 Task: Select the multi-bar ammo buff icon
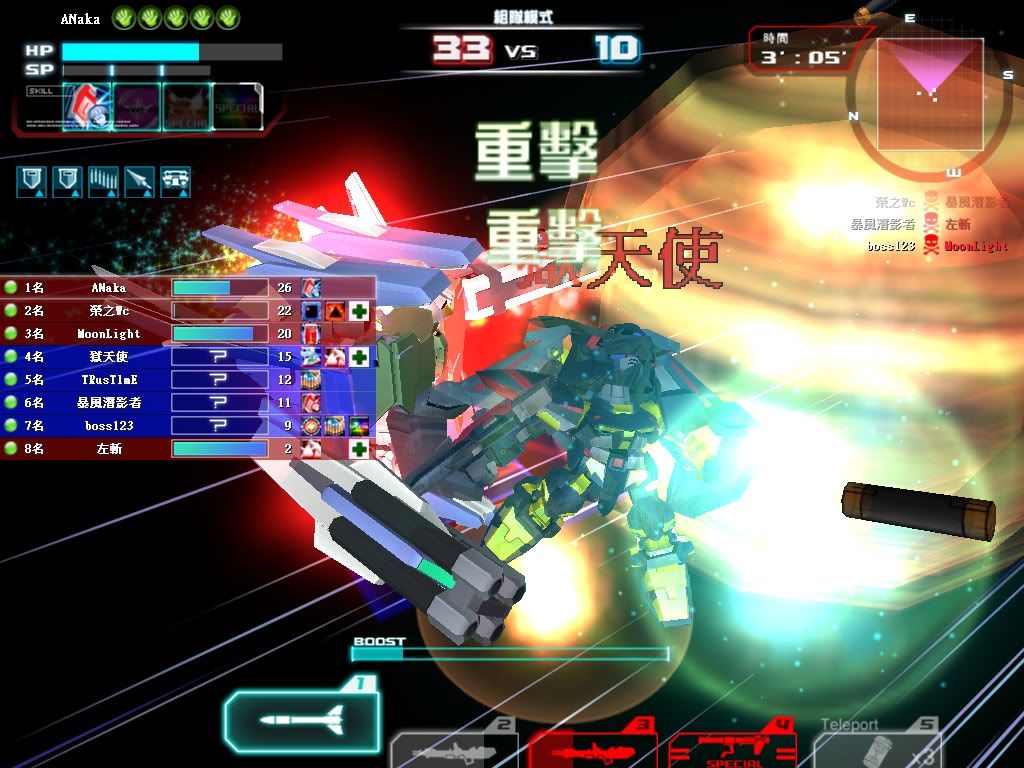click(x=104, y=181)
